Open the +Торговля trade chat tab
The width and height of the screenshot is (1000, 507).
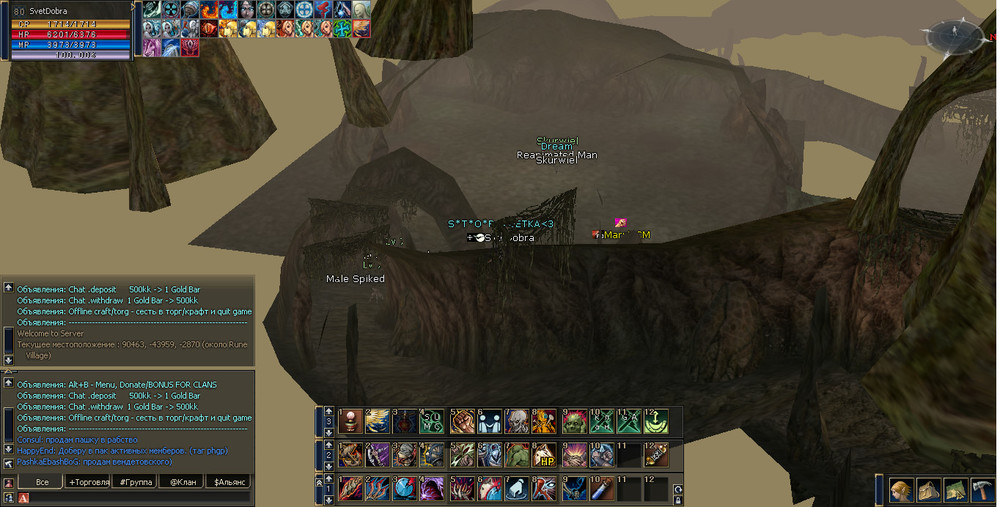tap(91, 482)
